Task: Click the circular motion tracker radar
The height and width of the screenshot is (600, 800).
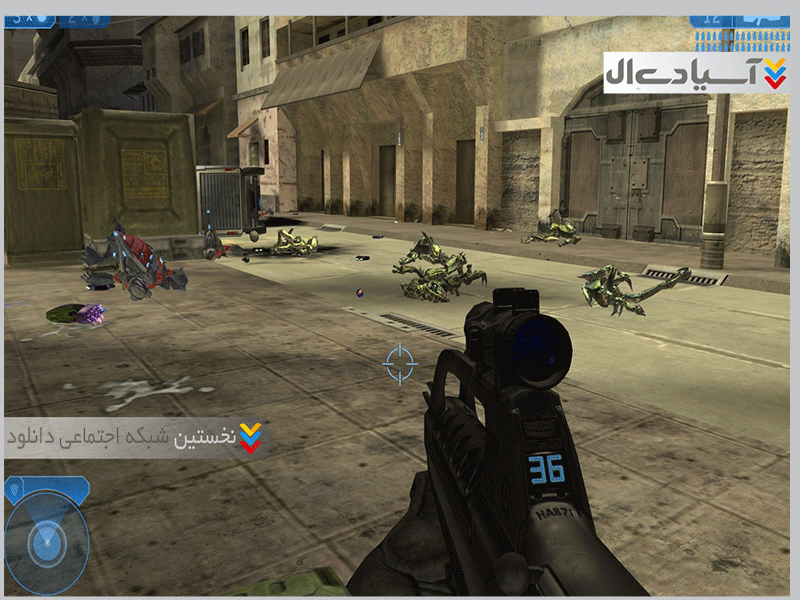Action: pos(47,542)
